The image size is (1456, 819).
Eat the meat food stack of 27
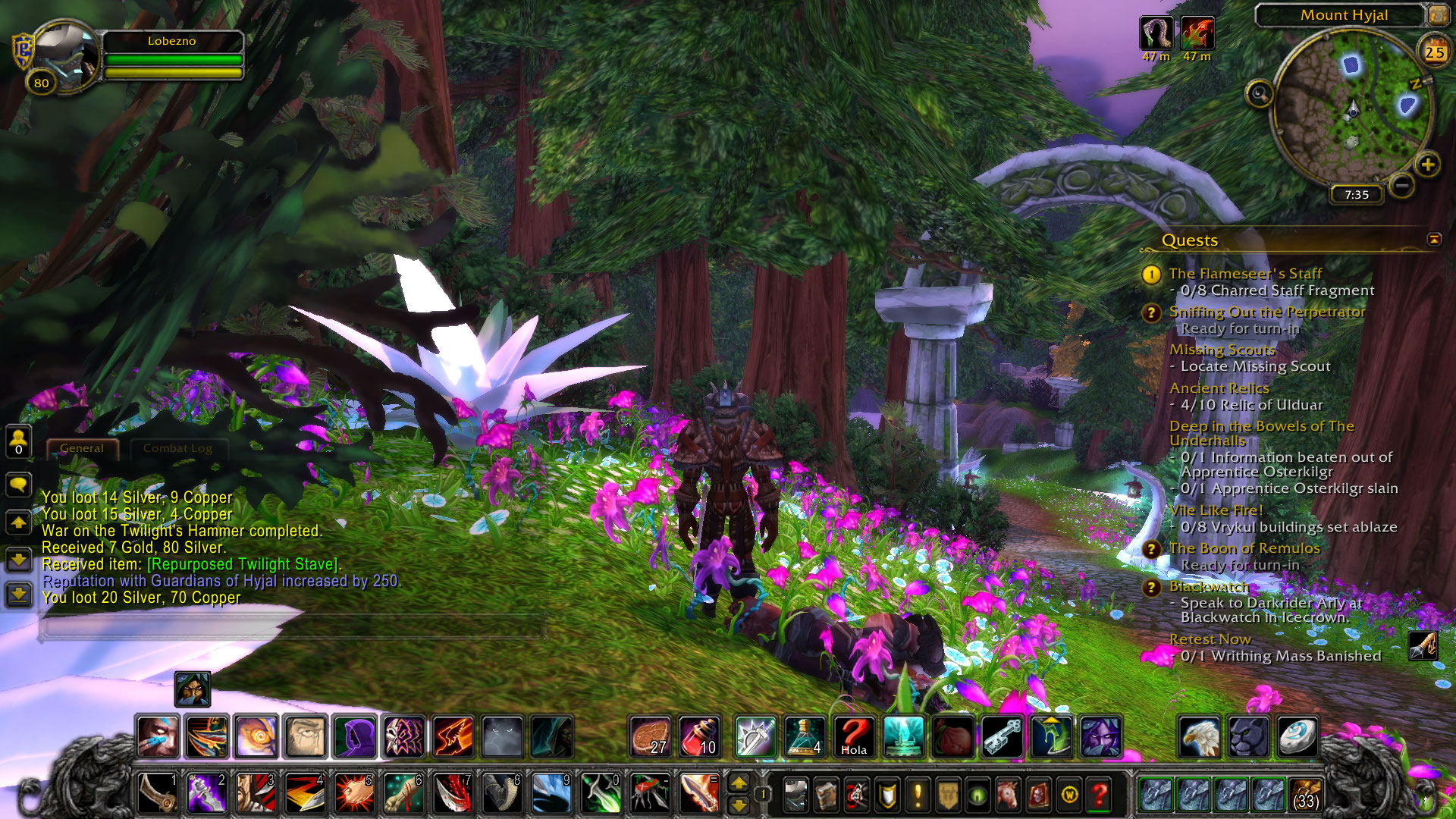(650, 736)
